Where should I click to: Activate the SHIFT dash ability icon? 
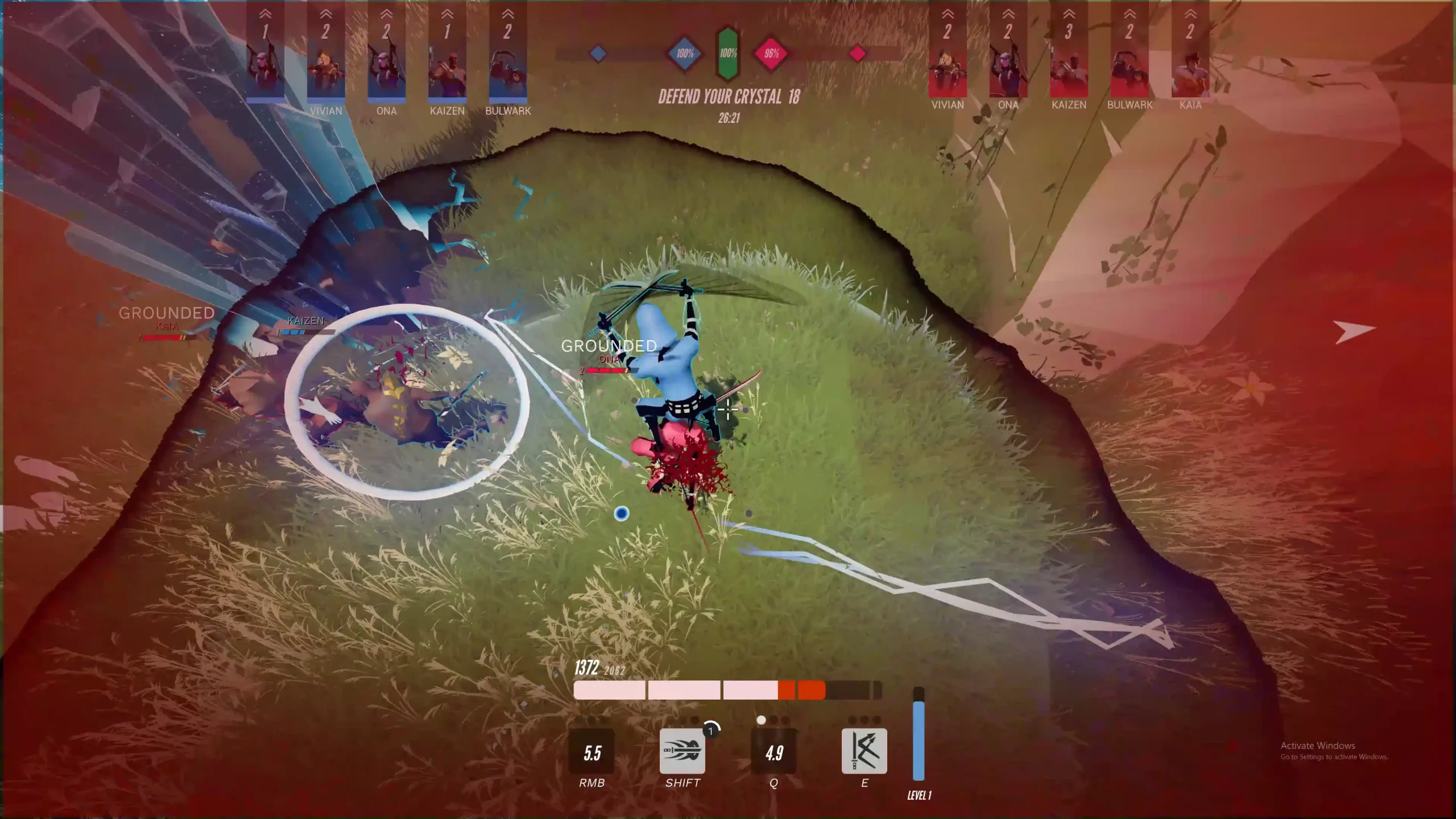pyautogui.click(x=682, y=751)
